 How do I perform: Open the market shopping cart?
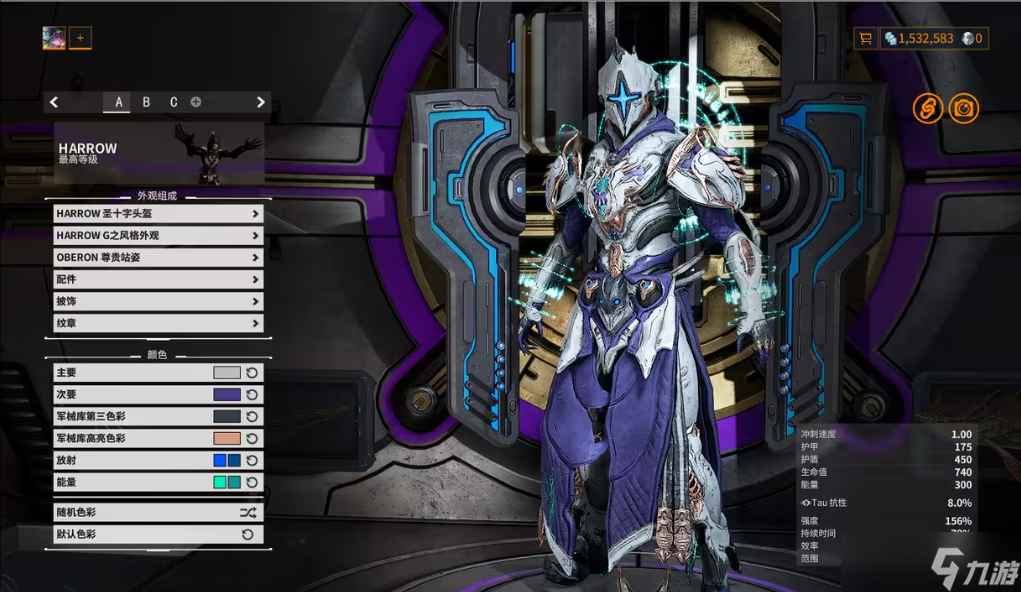point(865,38)
